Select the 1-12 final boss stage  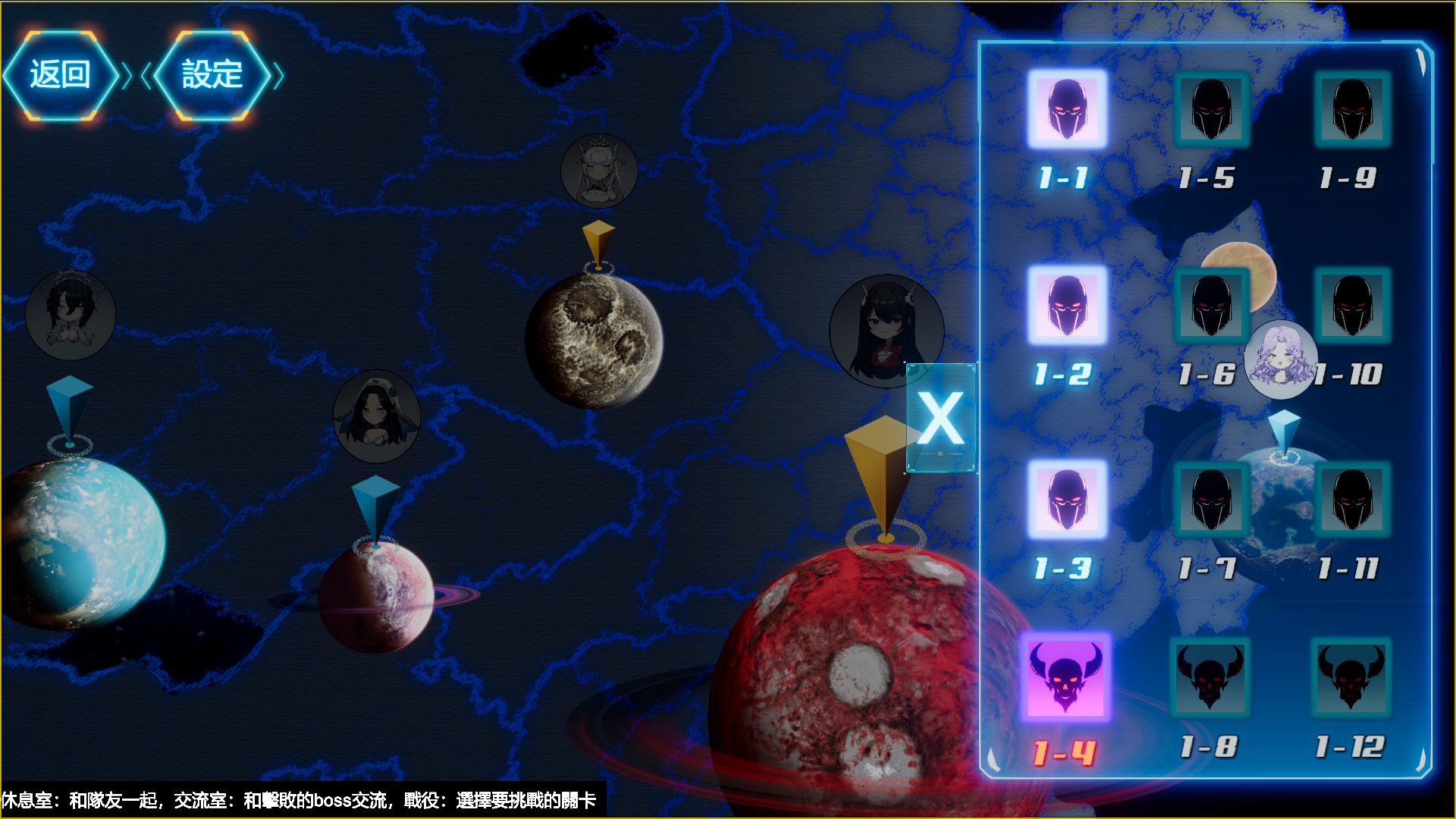click(1351, 677)
